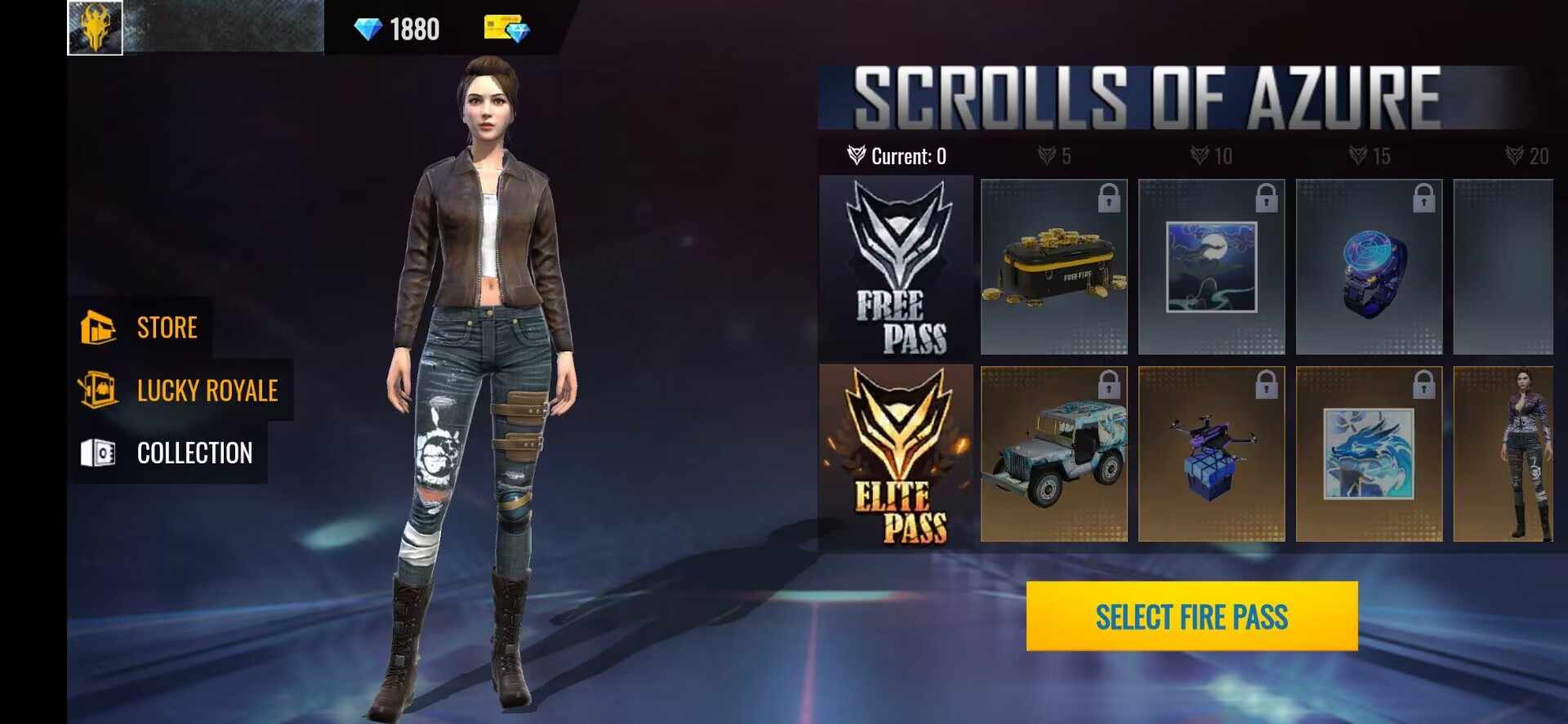1568x724 pixels.
Task: View the gold coin box reward
Action: click(x=1053, y=267)
